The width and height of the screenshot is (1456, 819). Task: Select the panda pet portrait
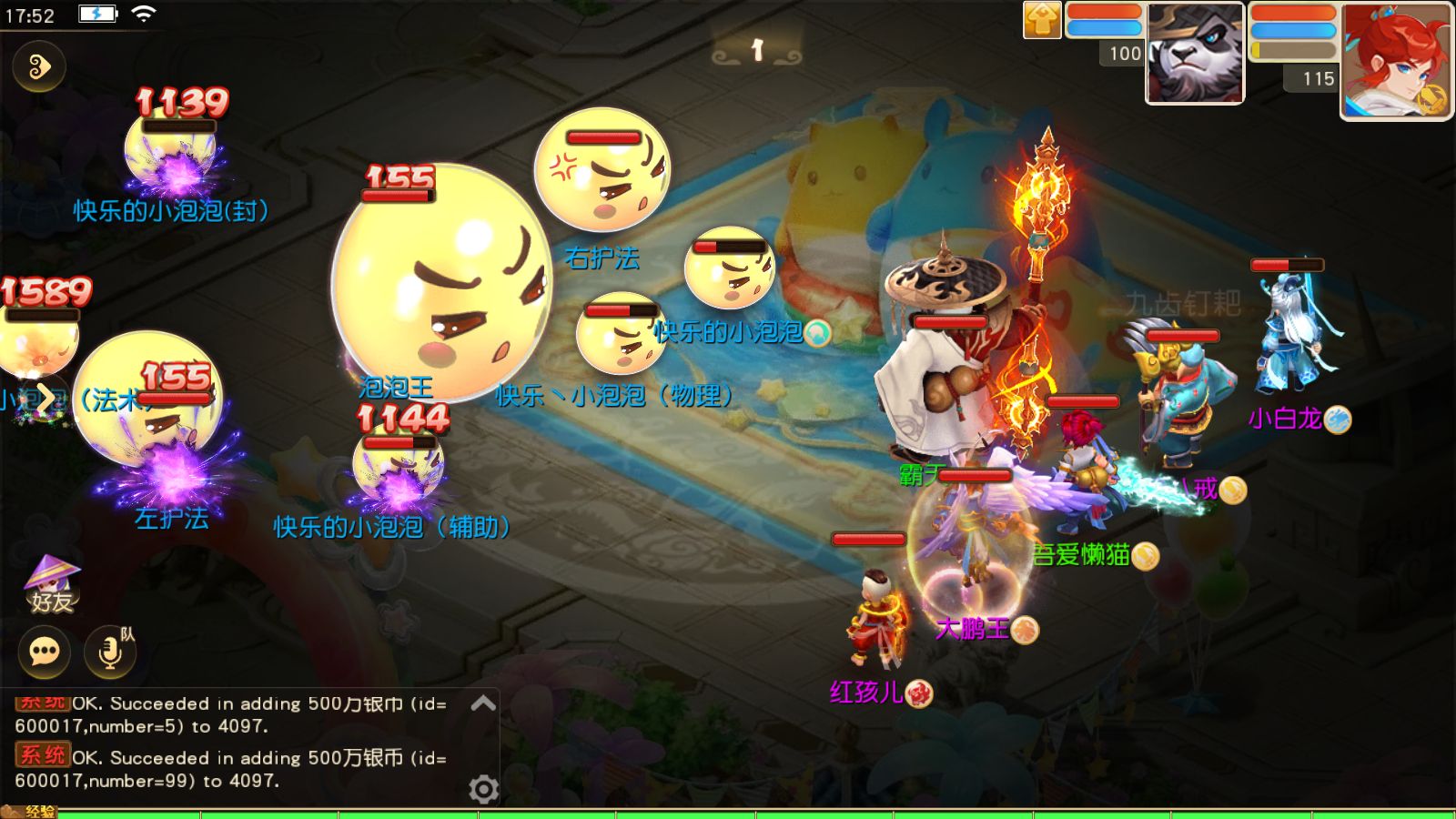click(x=1195, y=53)
